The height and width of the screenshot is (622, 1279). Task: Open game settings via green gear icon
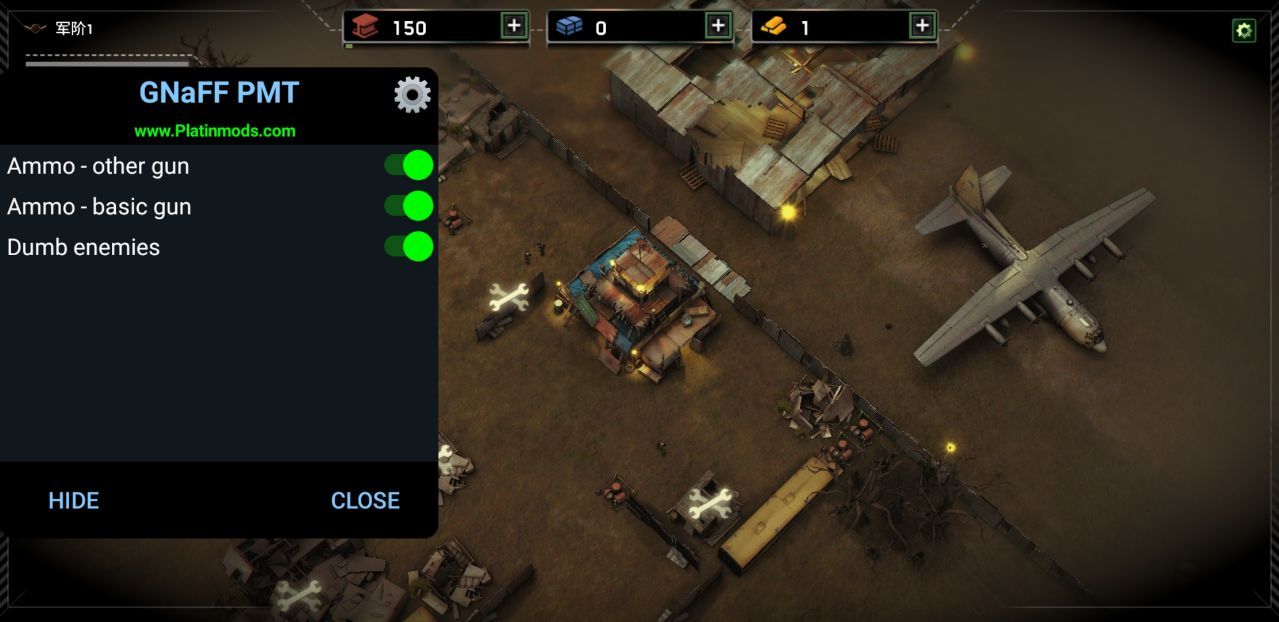coord(1244,31)
